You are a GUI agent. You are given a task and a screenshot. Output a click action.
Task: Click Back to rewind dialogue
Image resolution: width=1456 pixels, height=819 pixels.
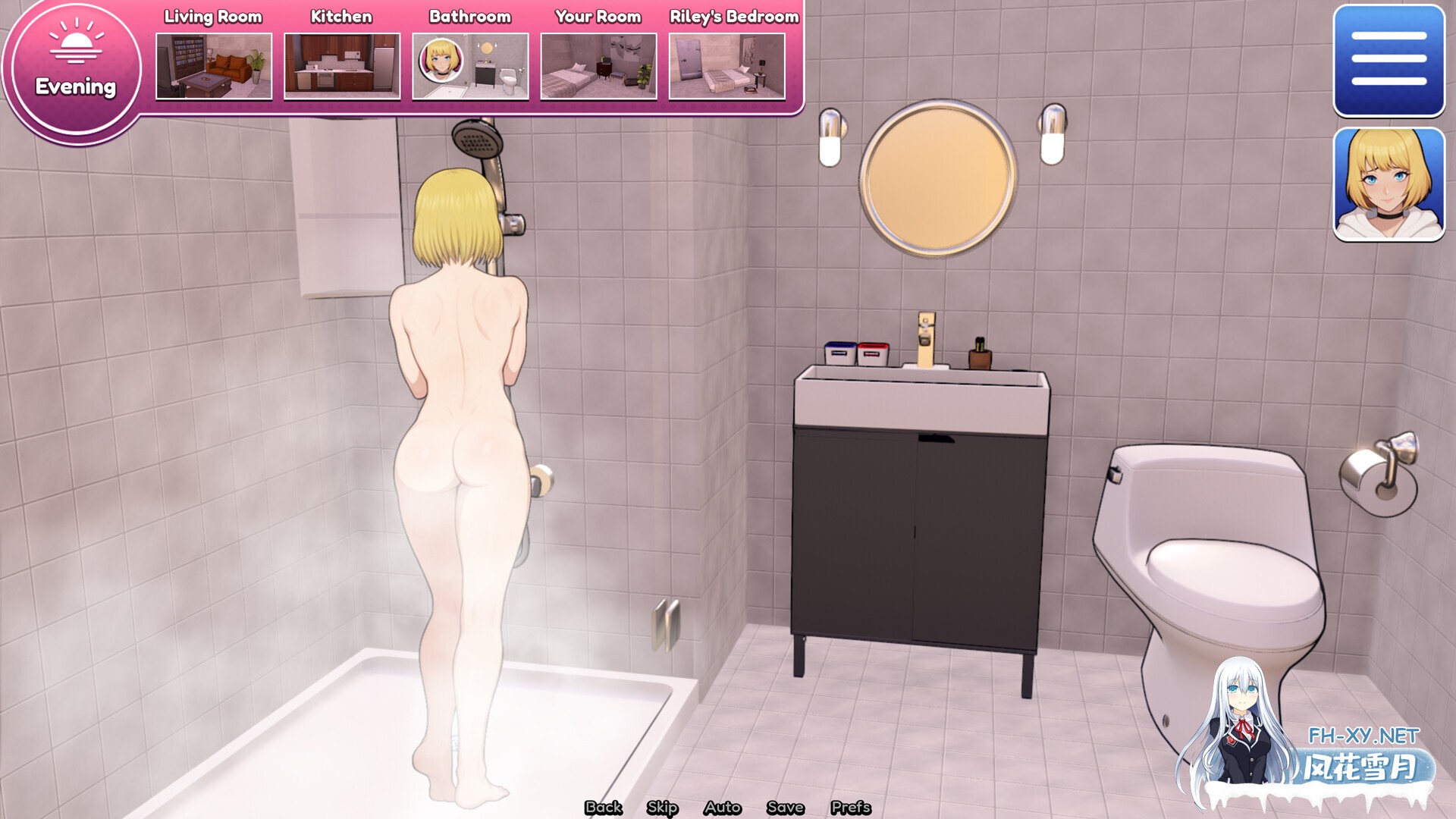pos(602,808)
